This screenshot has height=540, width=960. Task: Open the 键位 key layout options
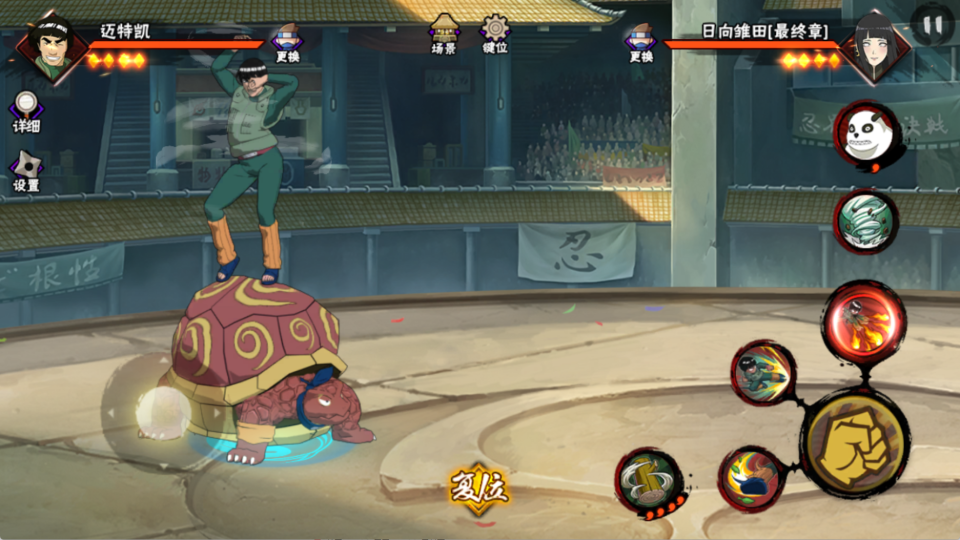point(495,34)
